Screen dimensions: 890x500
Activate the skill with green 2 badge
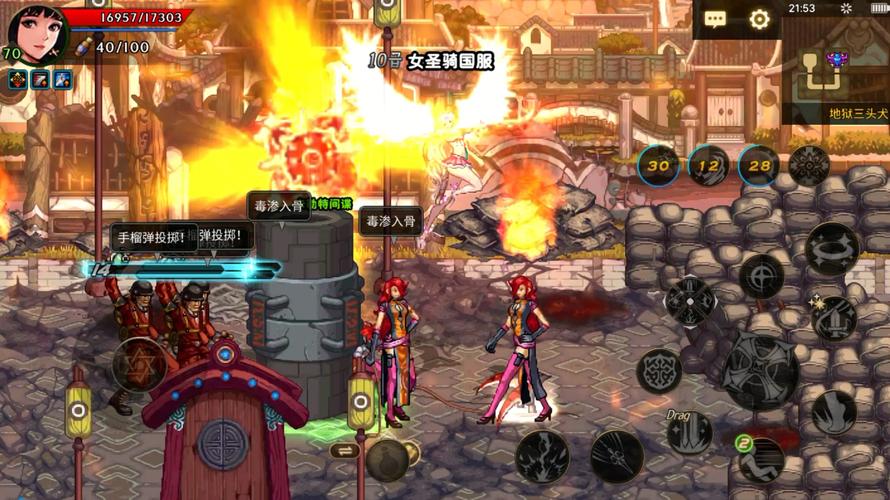point(760,459)
